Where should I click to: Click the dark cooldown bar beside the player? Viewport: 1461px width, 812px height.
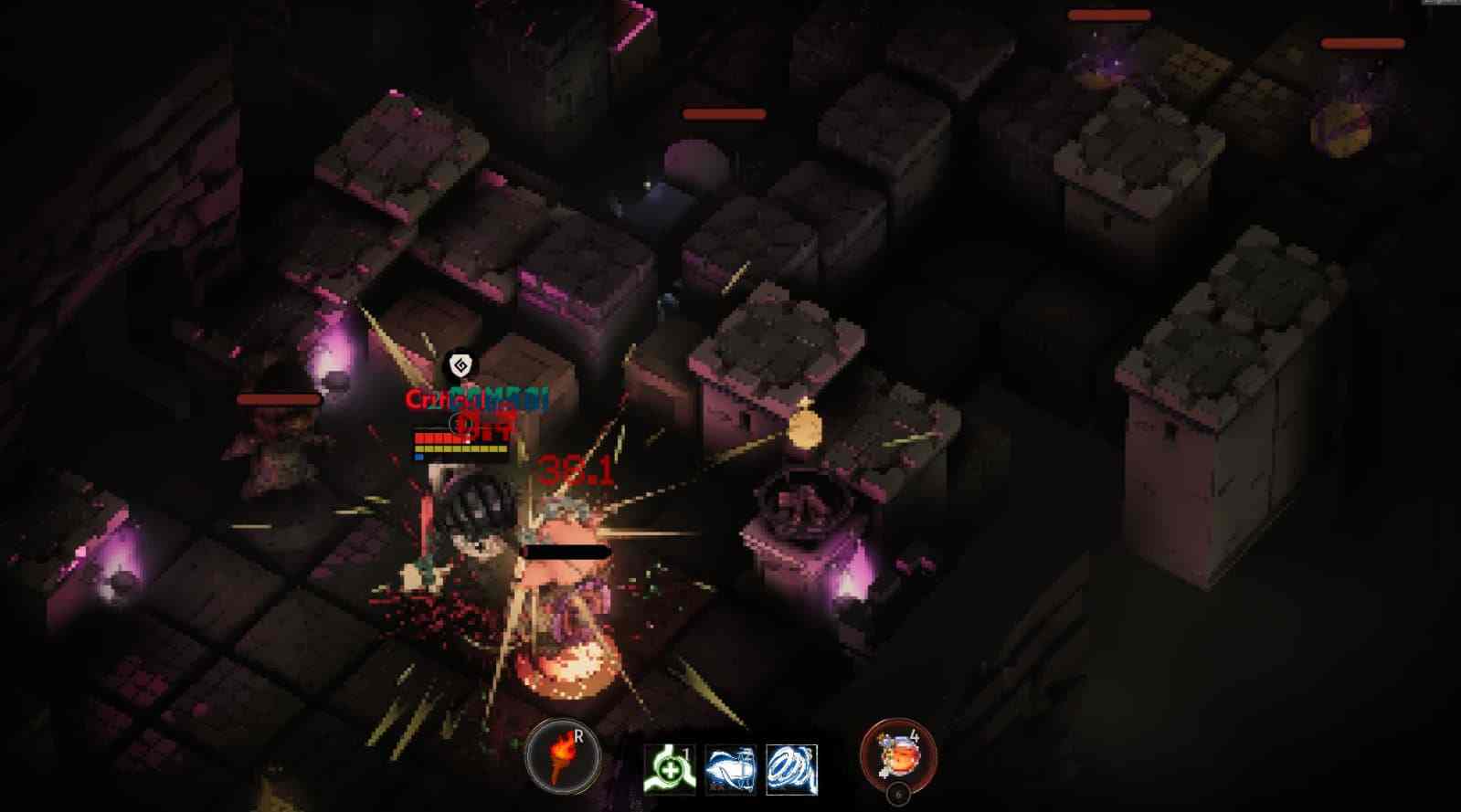[565, 550]
